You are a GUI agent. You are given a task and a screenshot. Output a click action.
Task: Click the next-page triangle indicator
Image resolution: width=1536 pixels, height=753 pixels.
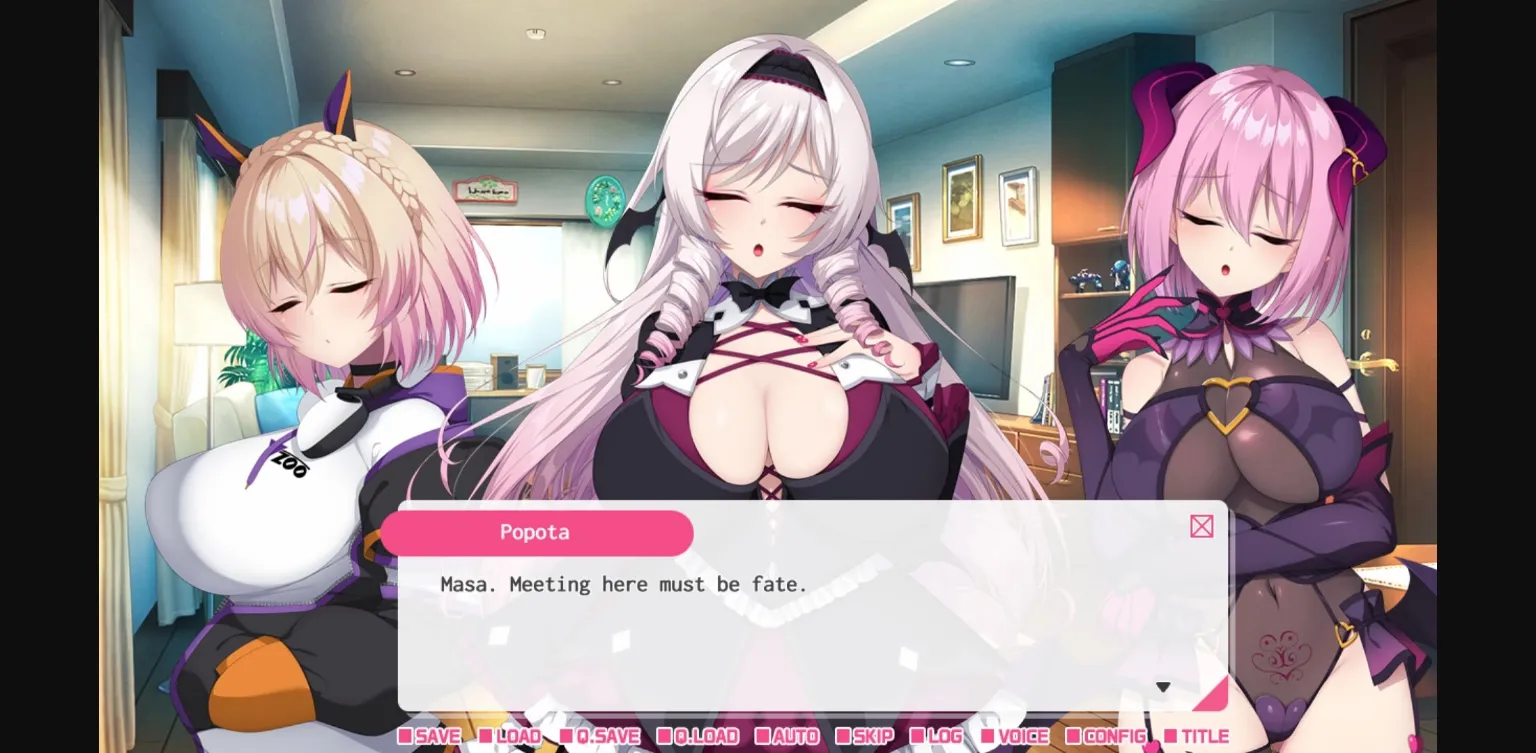tap(1163, 686)
